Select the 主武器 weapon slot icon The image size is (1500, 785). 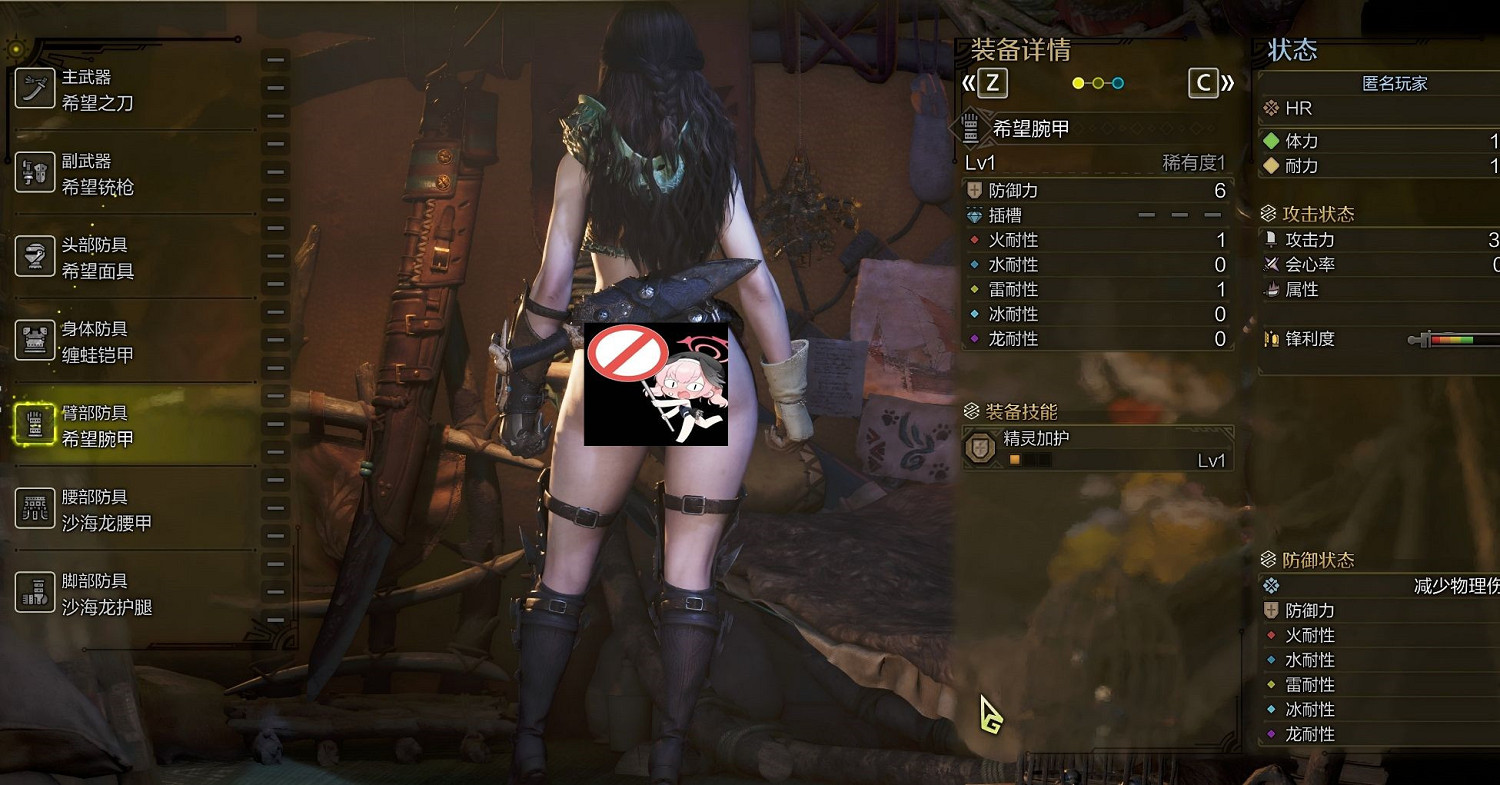point(36,88)
